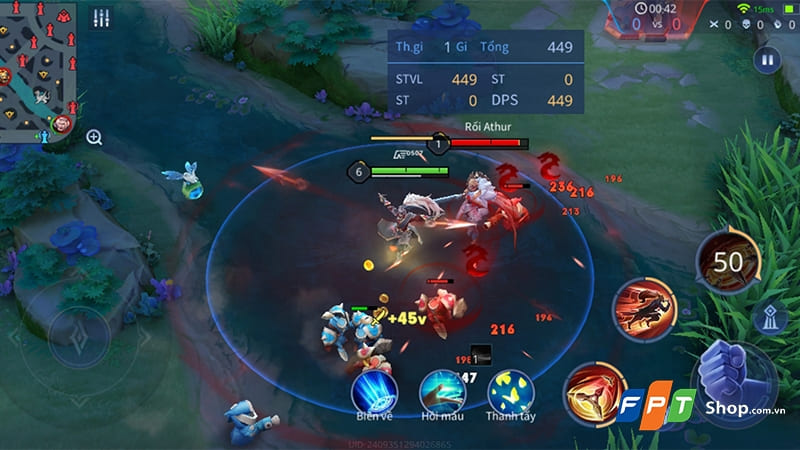Screen dimensions: 800x450
Task: Open the minimap
Action: (x=40, y=70)
